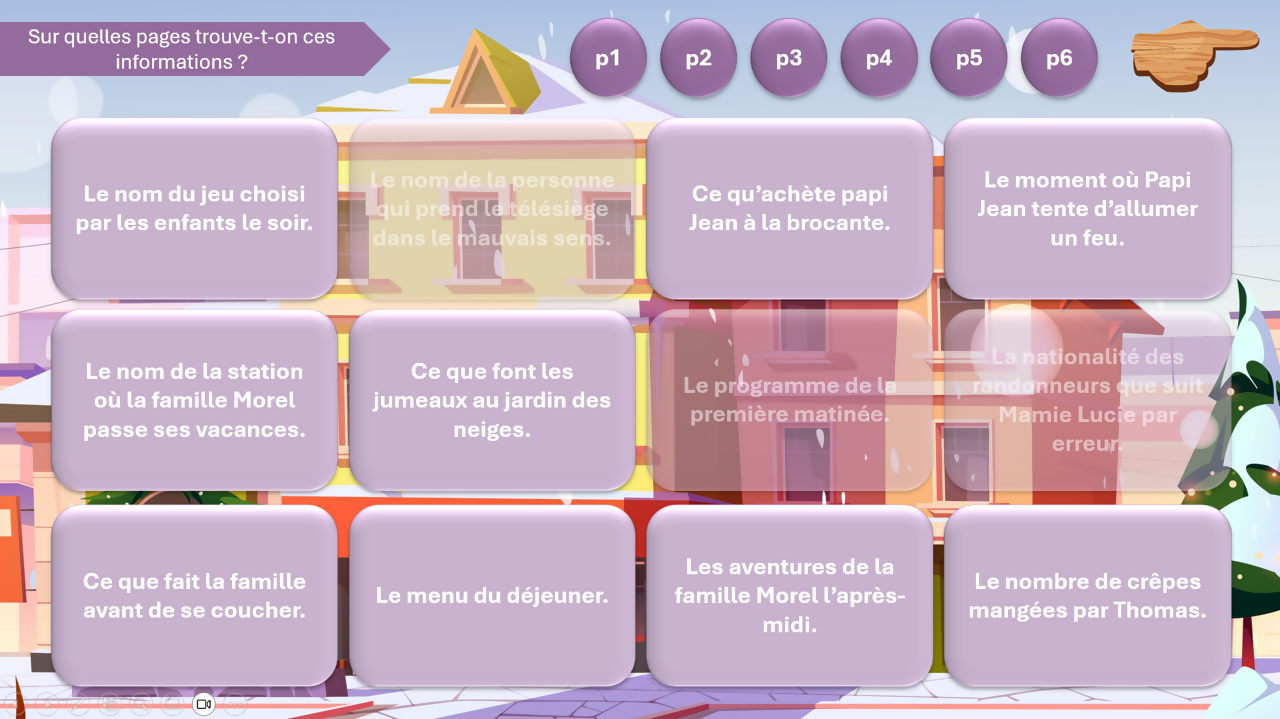This screenshot has width=1280, height=719.
Task: Choose the station name card
Action: [x=194, y=400]
